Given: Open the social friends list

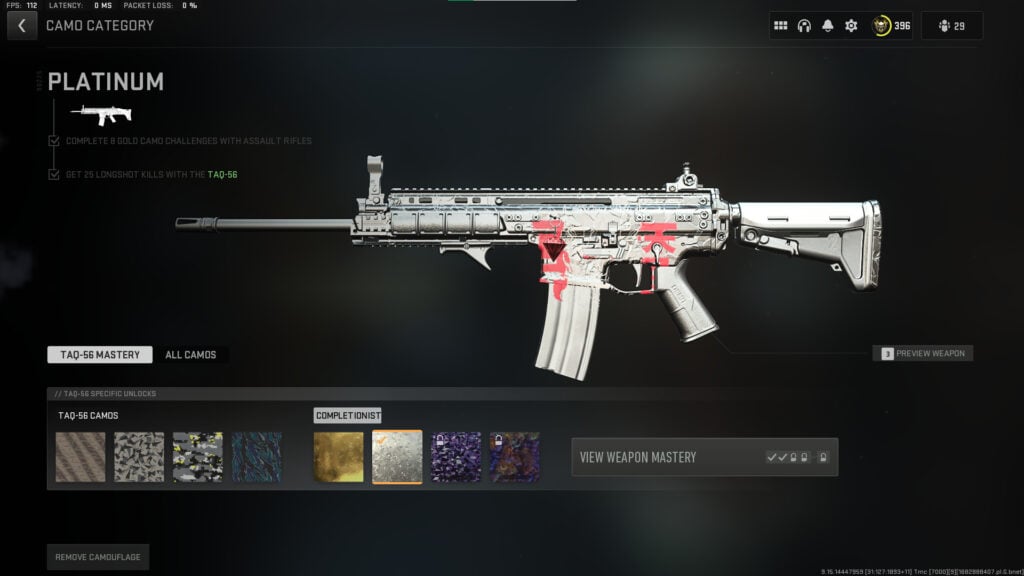Looking at the screenshot, I should [x=951, y=26].
